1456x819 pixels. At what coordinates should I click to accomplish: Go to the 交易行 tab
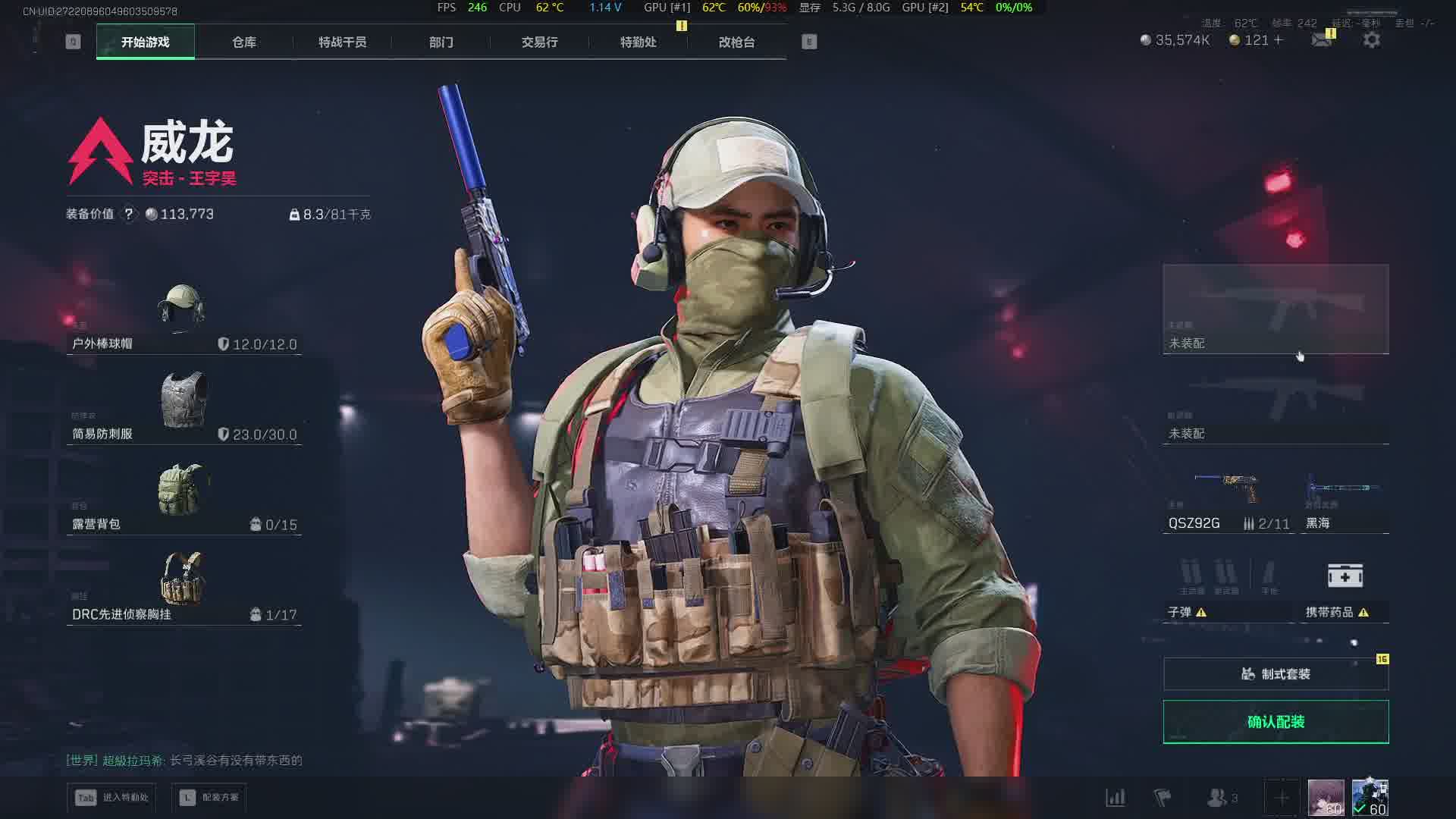(539, 42)
